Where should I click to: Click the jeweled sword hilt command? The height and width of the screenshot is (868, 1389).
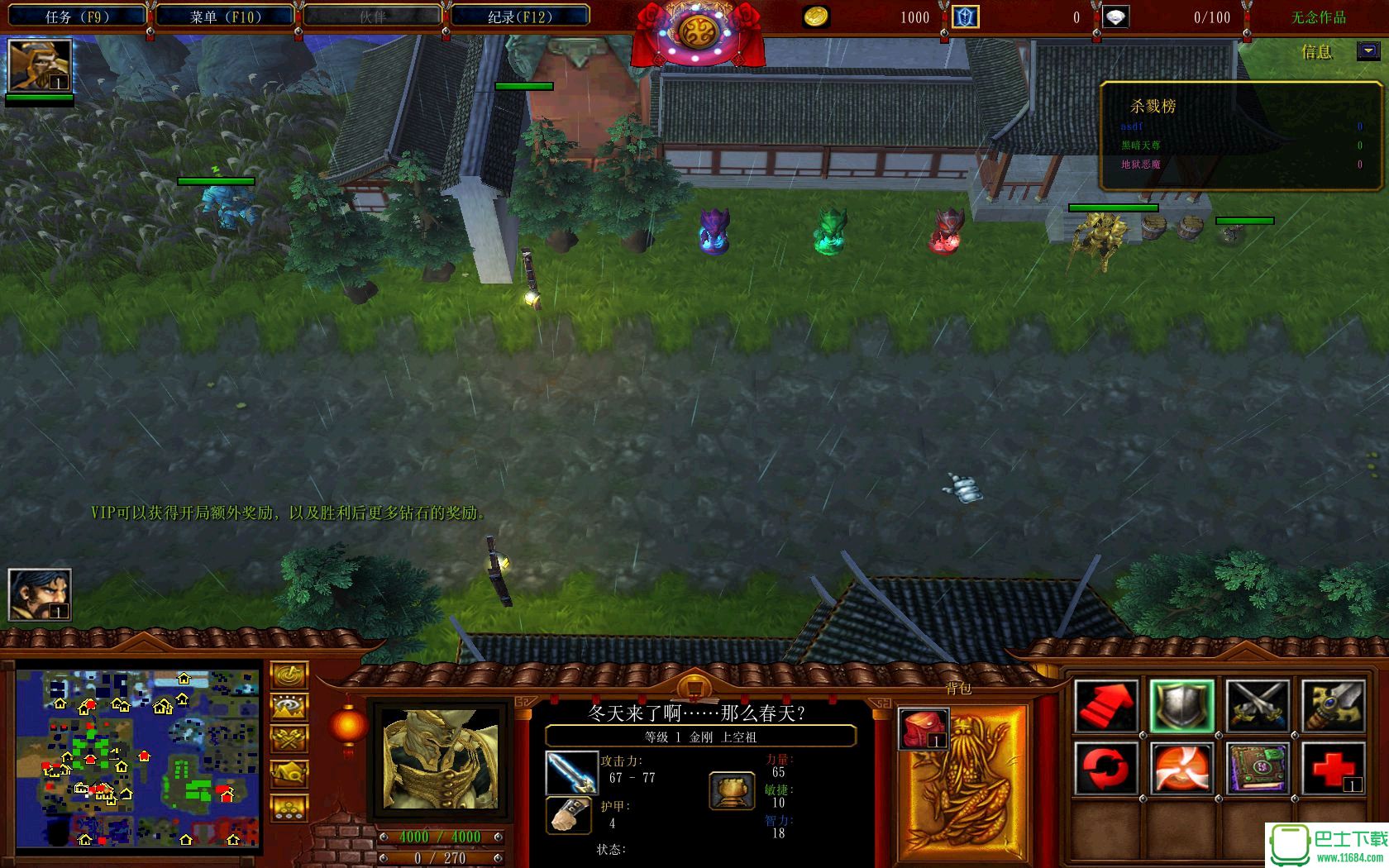pyautogui.click(x=1333, y=706)
